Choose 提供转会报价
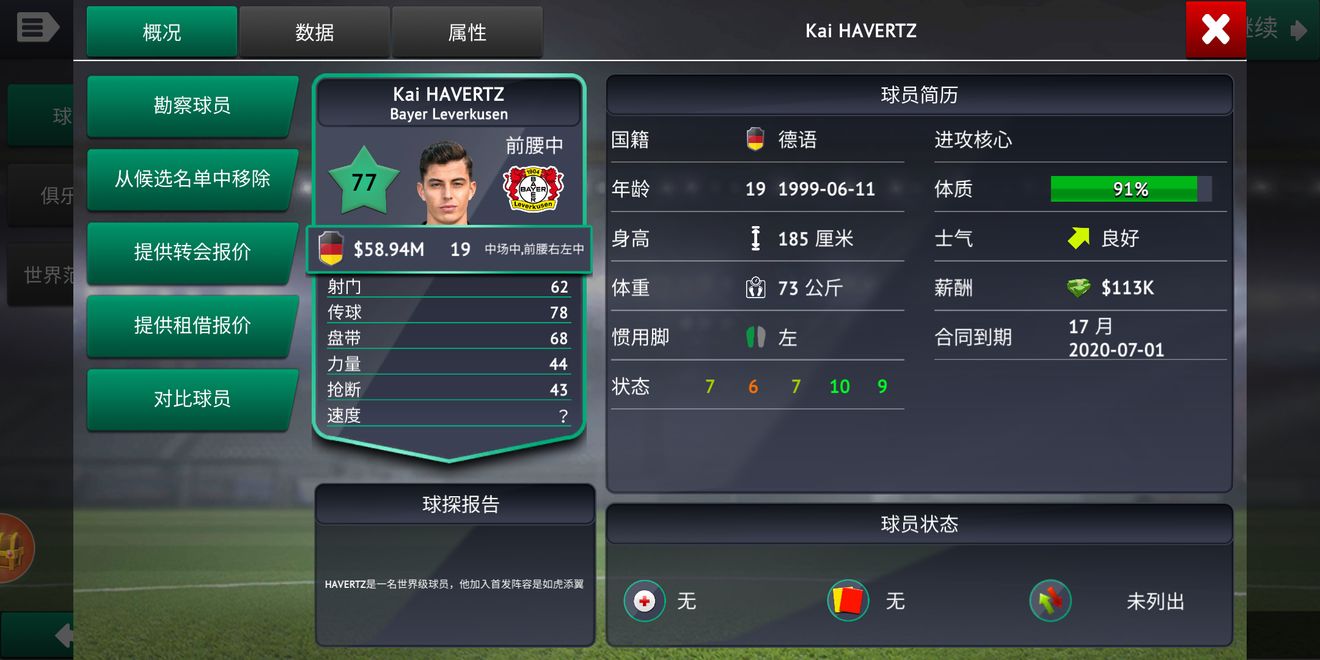Image resolution: width=1320 pixels, height=660 pixels. [x=192, y=252]
